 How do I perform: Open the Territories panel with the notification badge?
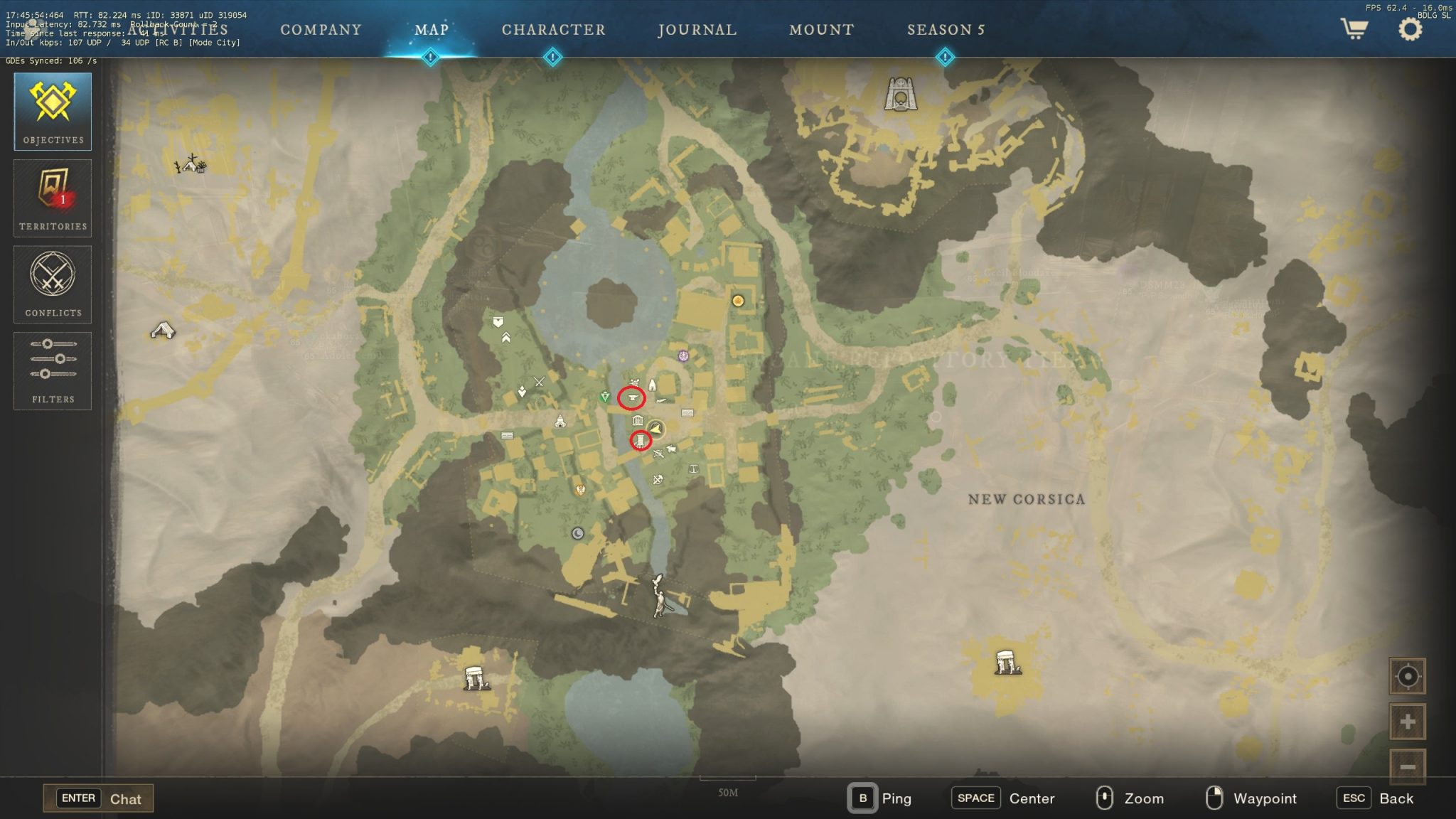[x=53, y=198]
